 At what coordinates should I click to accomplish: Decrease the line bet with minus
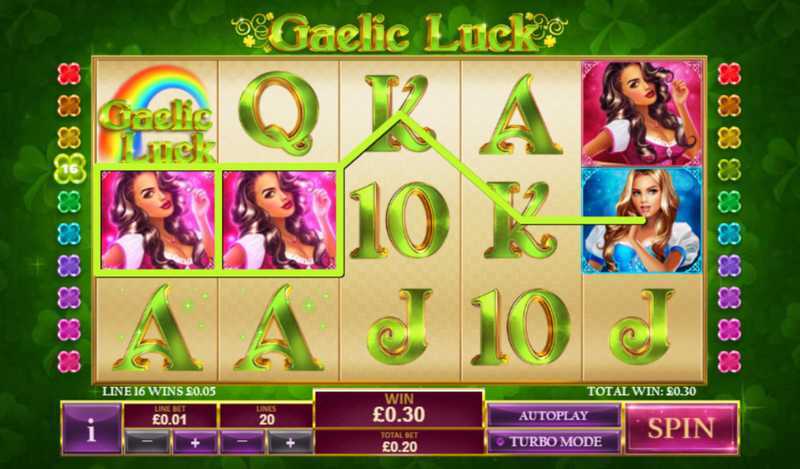coord(146,442)
